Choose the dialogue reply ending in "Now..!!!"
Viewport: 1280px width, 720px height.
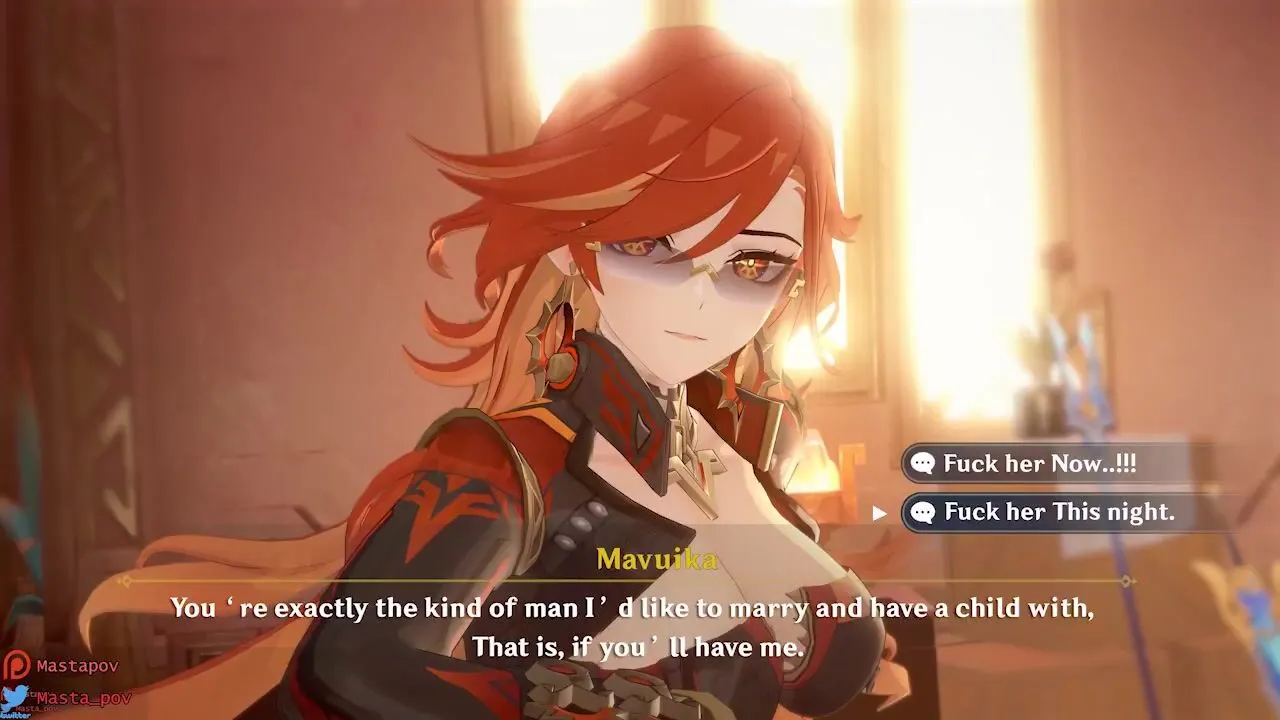click(1040, 463)
